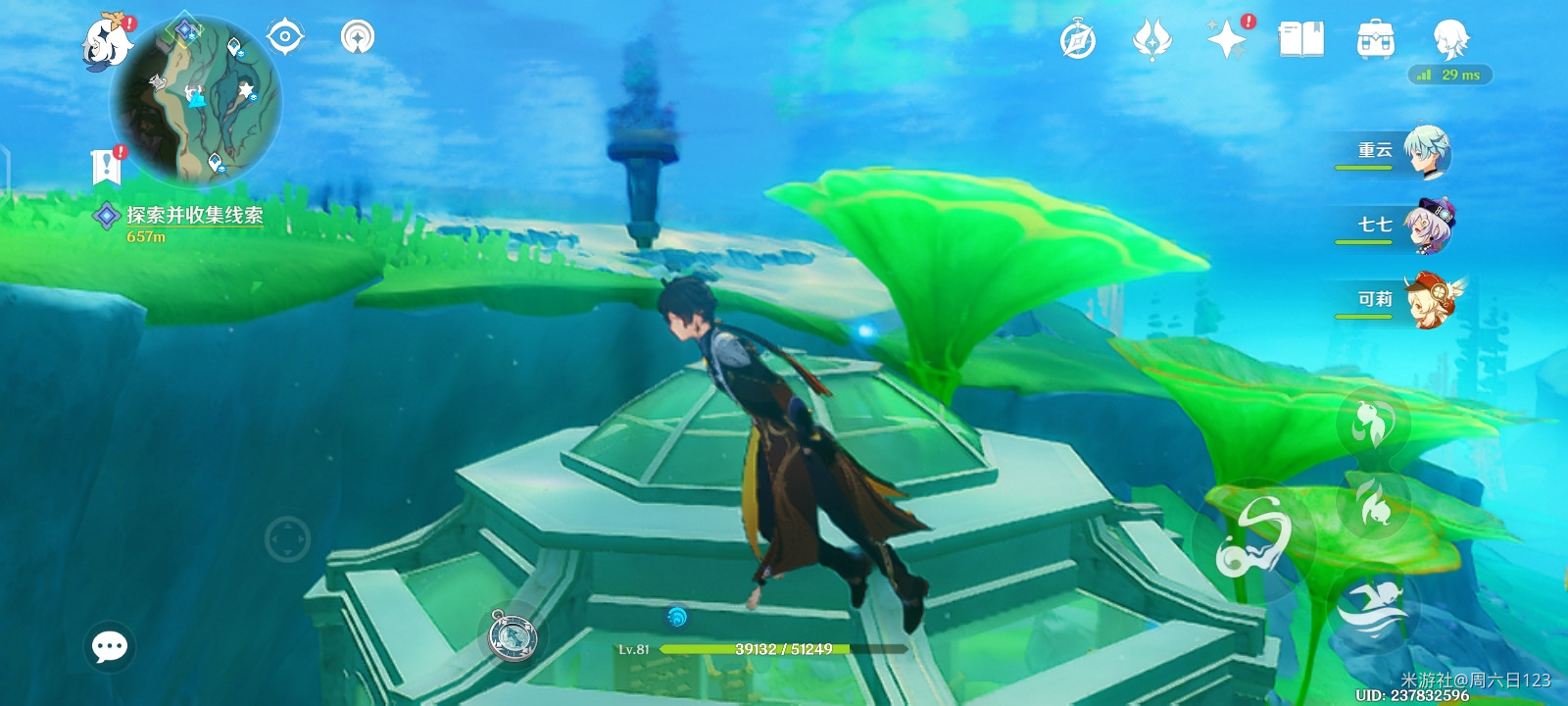The width and height of the screenshot is (1568, 706).
Task: Activate the swimmer sprint button
Action: click(1372, 608)
